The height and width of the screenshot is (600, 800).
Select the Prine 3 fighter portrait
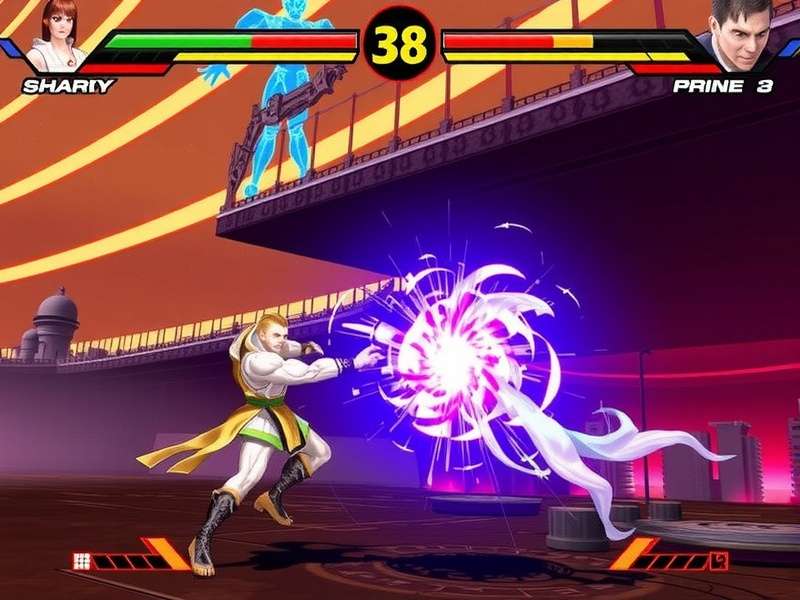[741, 35]
